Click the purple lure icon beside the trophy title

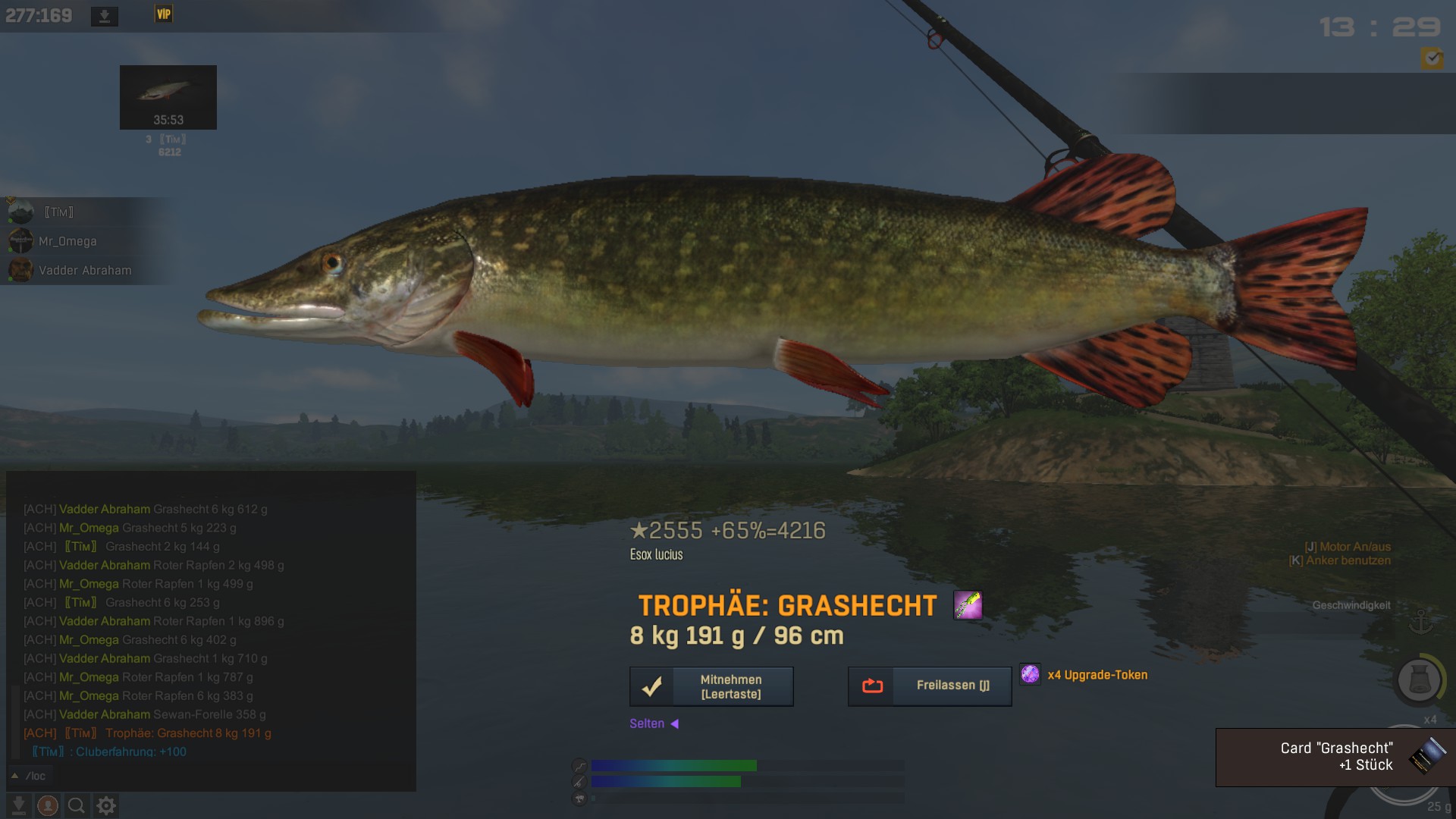[968, 605]
